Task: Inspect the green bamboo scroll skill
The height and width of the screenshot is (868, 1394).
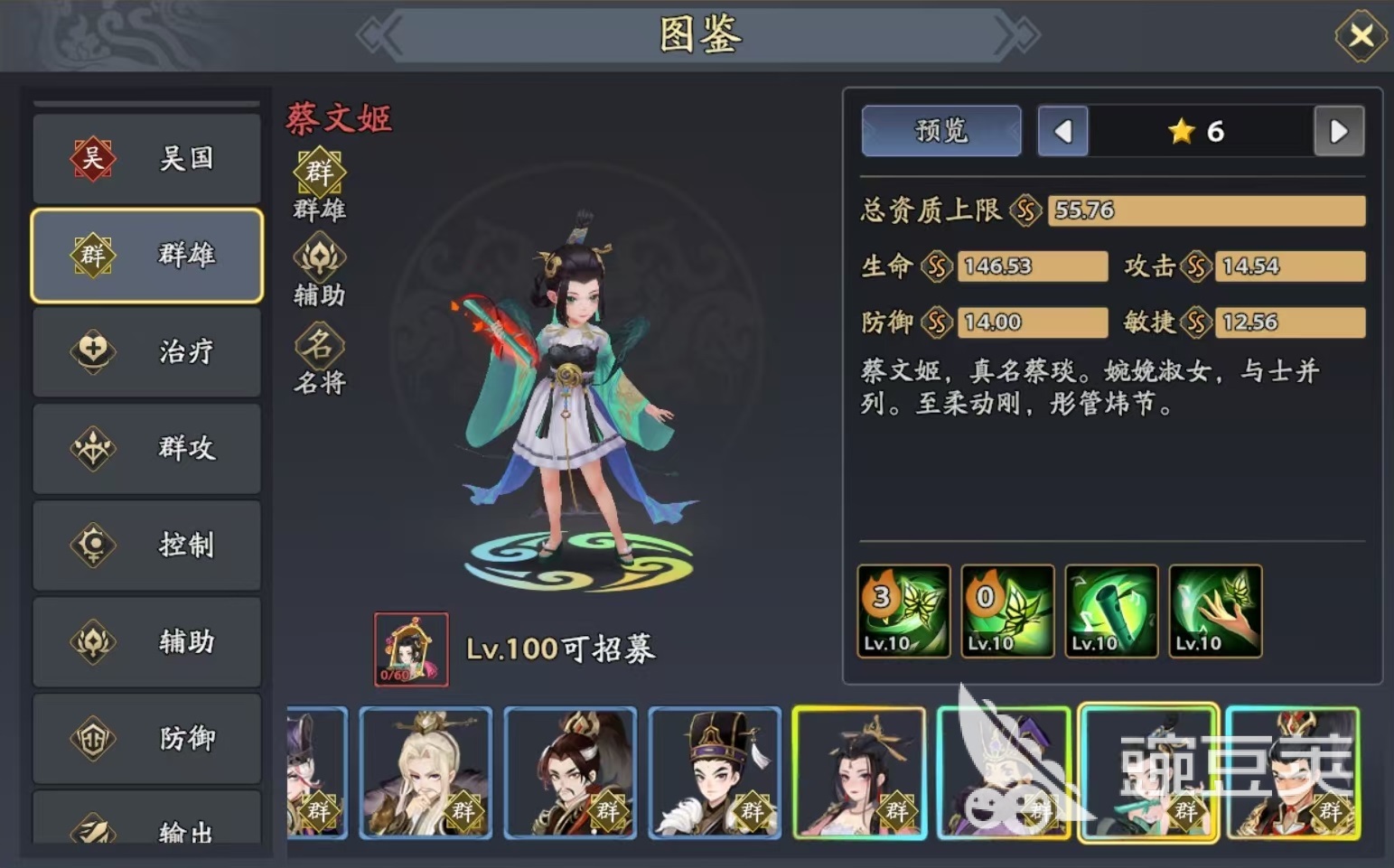Action: pyautogui.click(x=1111, y=611)
